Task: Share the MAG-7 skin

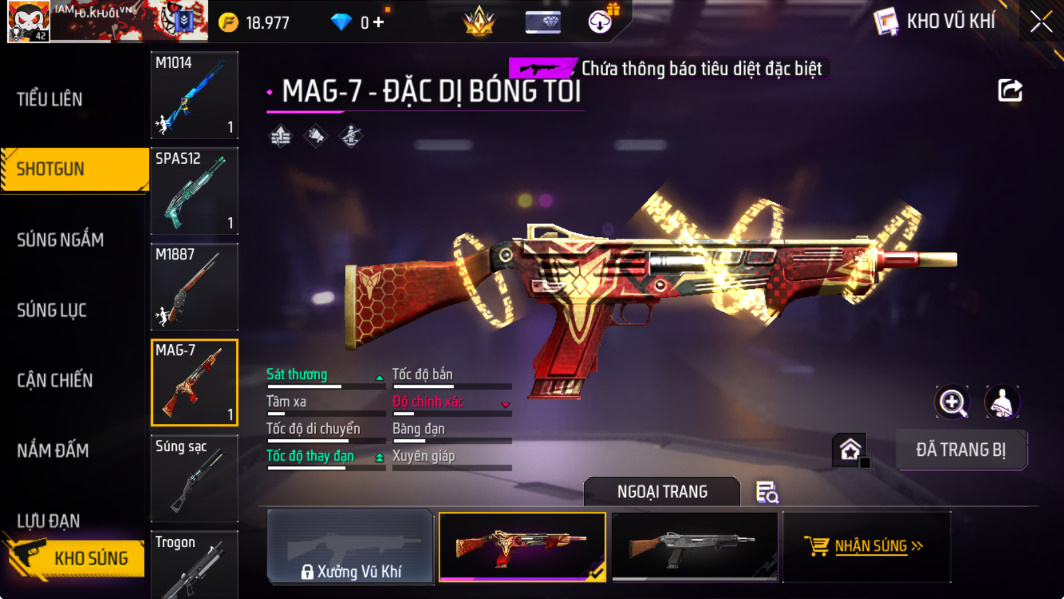Action: (1010, 91)
